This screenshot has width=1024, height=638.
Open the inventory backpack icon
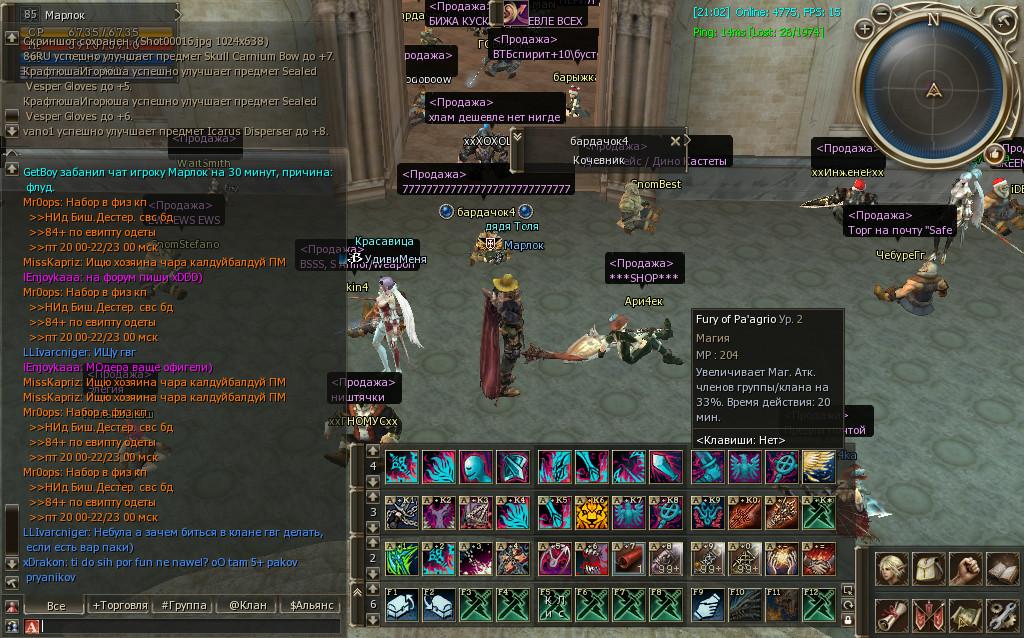928,569
